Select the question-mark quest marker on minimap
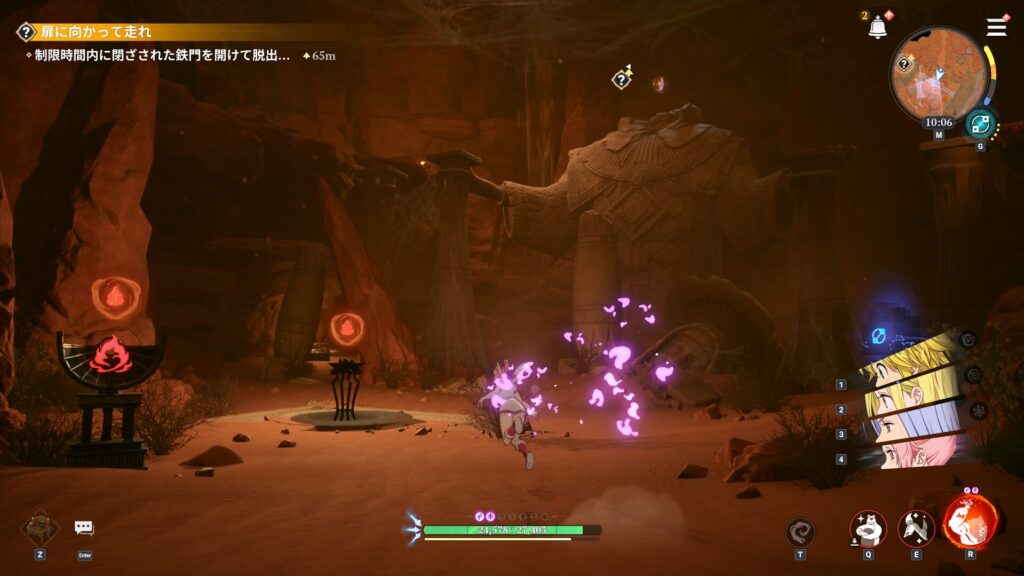The height and width of the screenshot is (576, 1024). (905, 63)
